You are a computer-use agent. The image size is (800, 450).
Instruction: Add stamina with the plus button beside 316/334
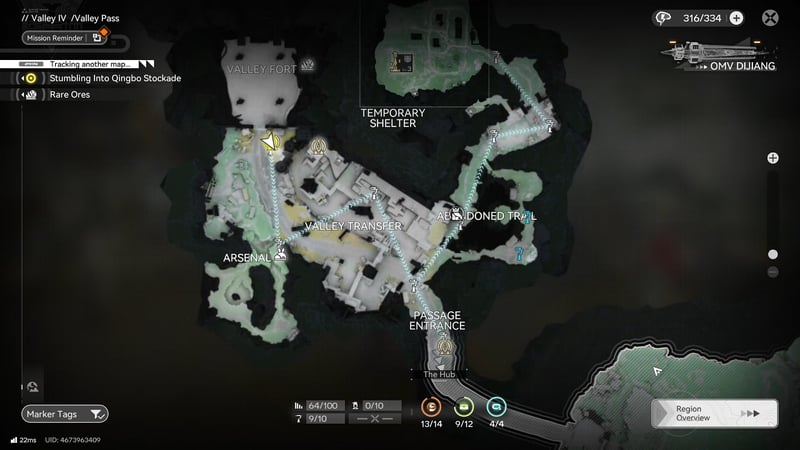coord(737,17)
